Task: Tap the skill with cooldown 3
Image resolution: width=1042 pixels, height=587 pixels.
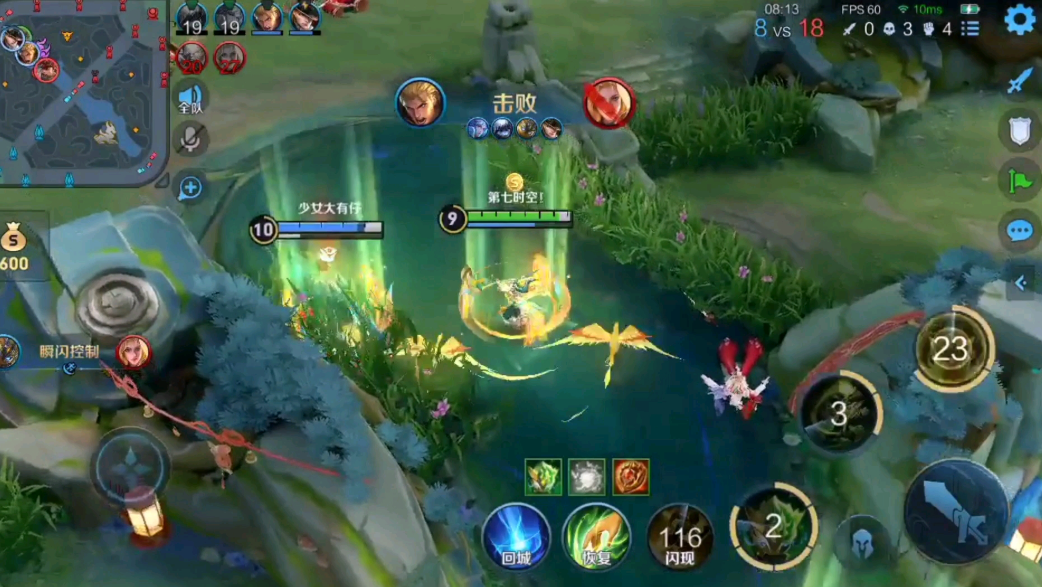Action: 840,413
